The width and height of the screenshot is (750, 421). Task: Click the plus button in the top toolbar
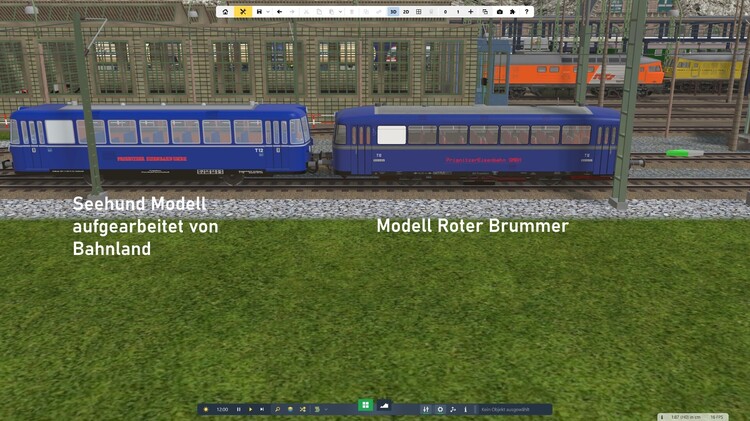click(x=471, y=12)
